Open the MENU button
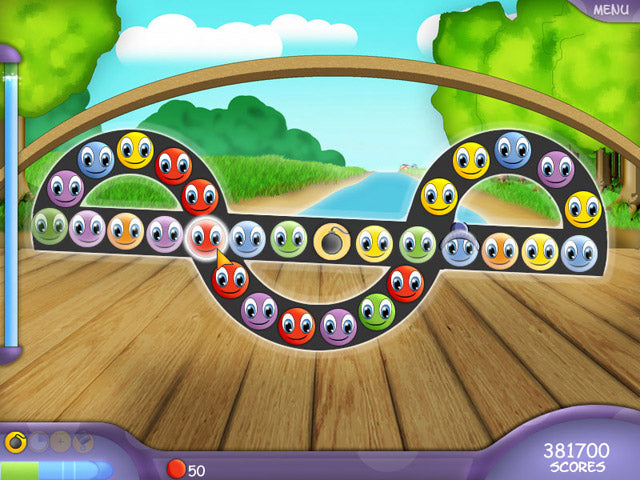Viewport: 640px width, 480px height. 610,10
